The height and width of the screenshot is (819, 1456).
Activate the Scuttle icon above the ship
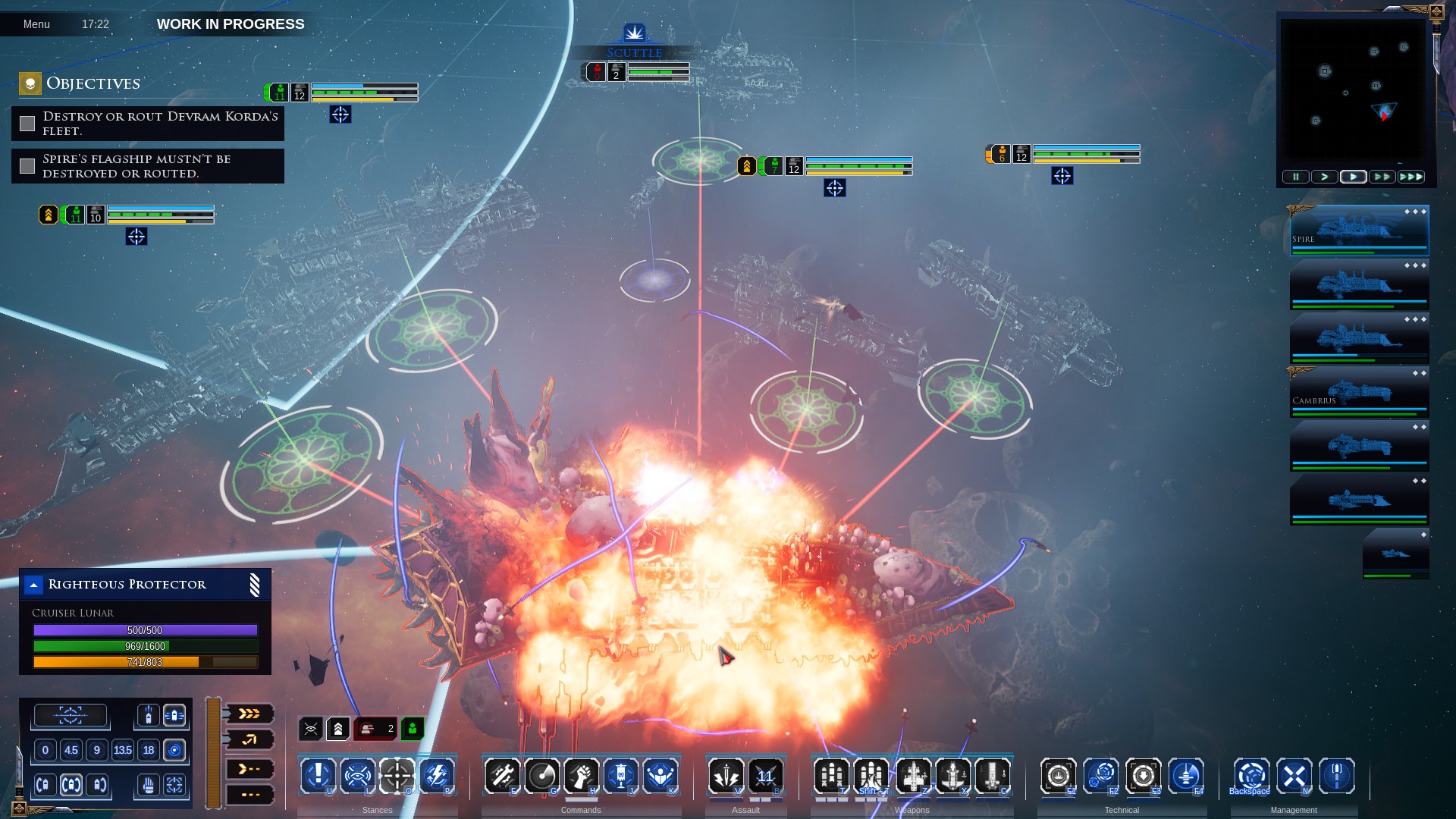pos(634,33)
